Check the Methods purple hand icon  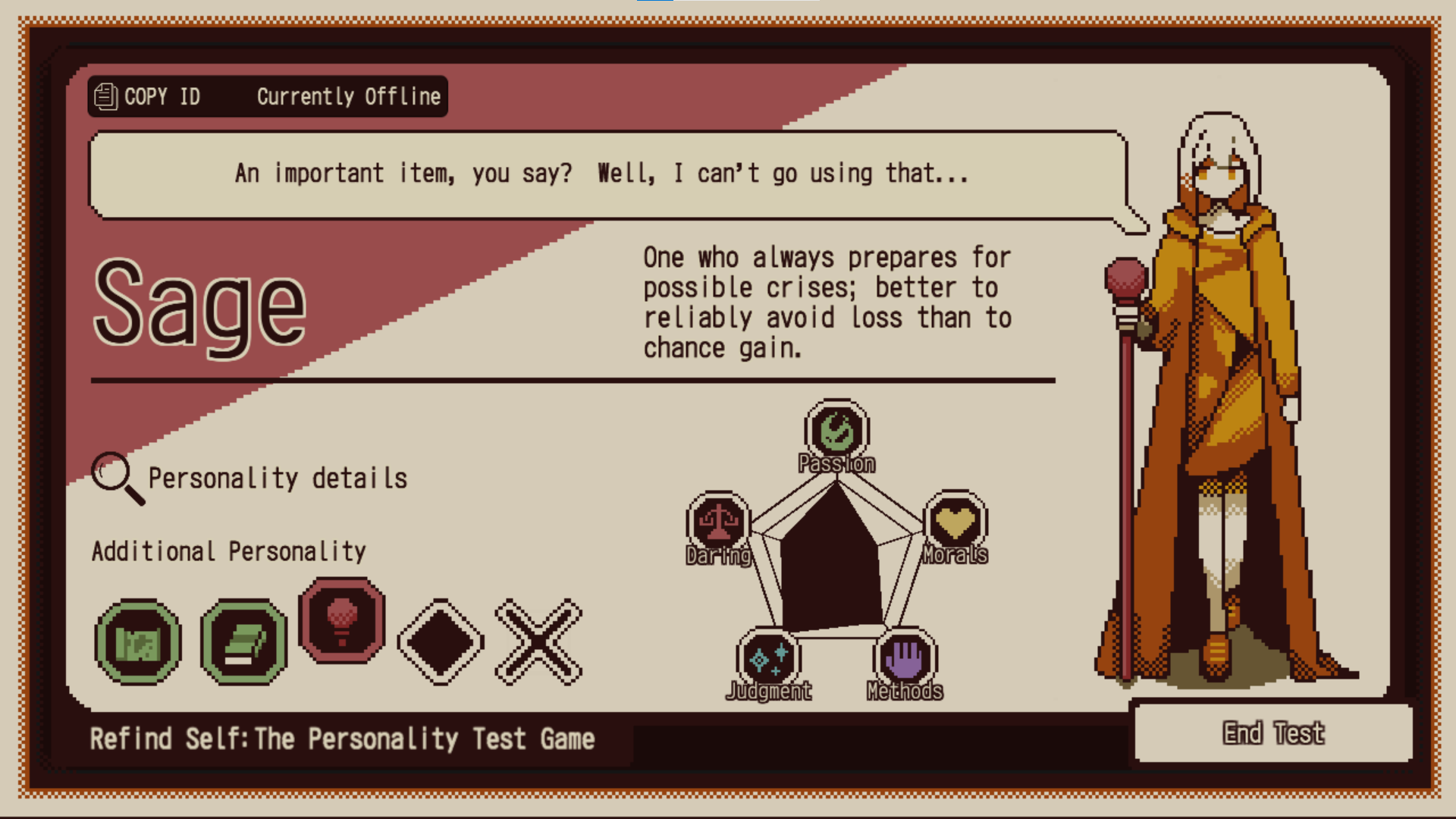click(x=905, y=658)
